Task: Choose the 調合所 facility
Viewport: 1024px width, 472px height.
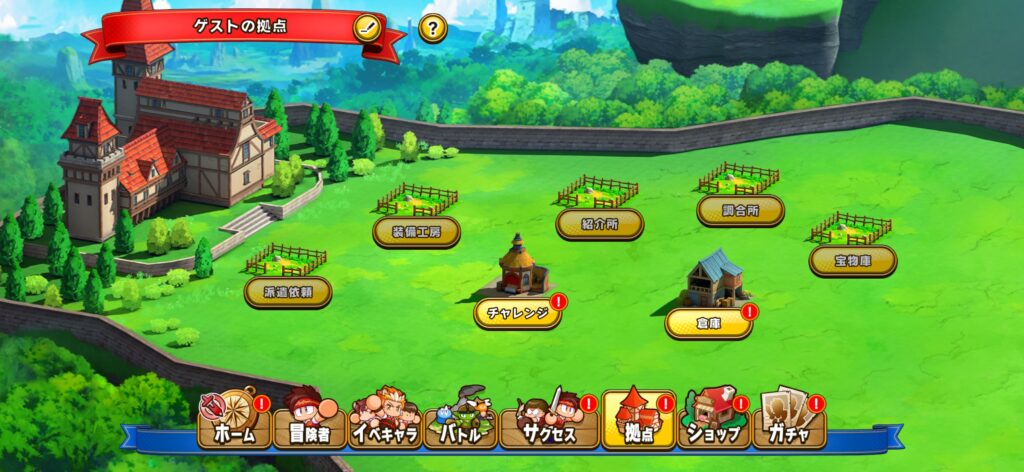Action: coord(741,210)
